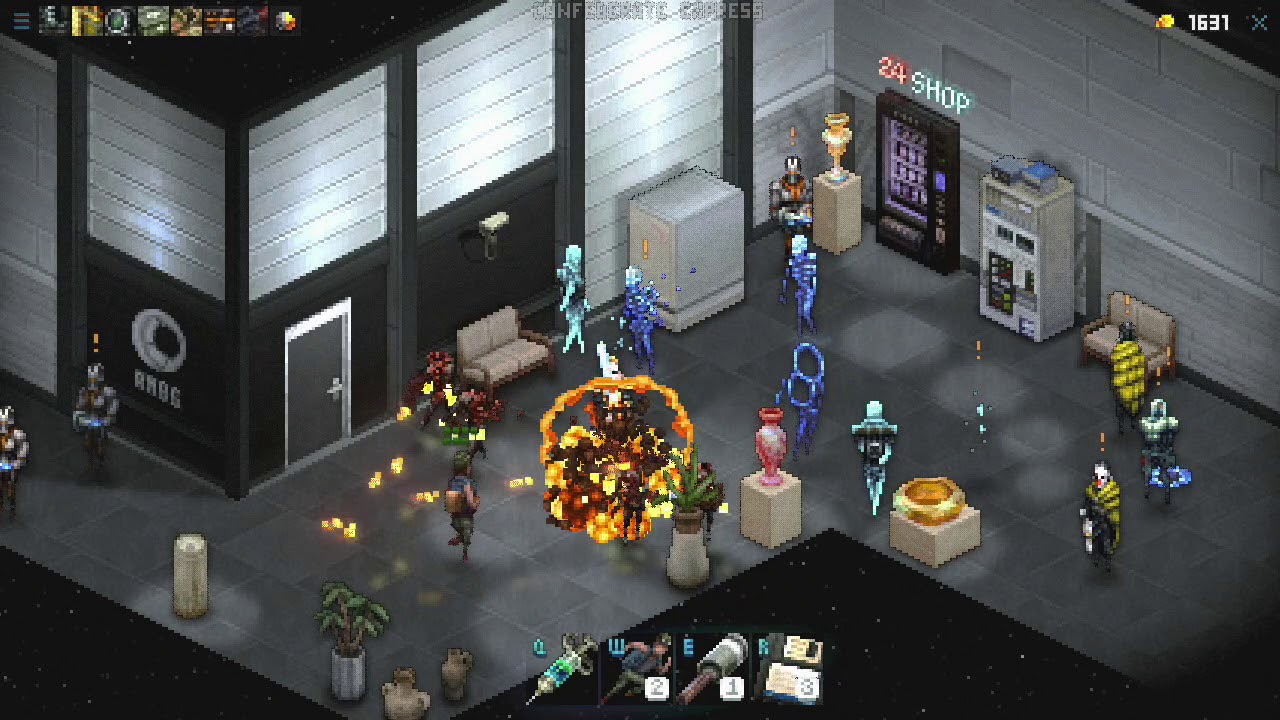Open the hamburger menu
The height and width of the screenshot is (720, 1280).
point(21,21)
